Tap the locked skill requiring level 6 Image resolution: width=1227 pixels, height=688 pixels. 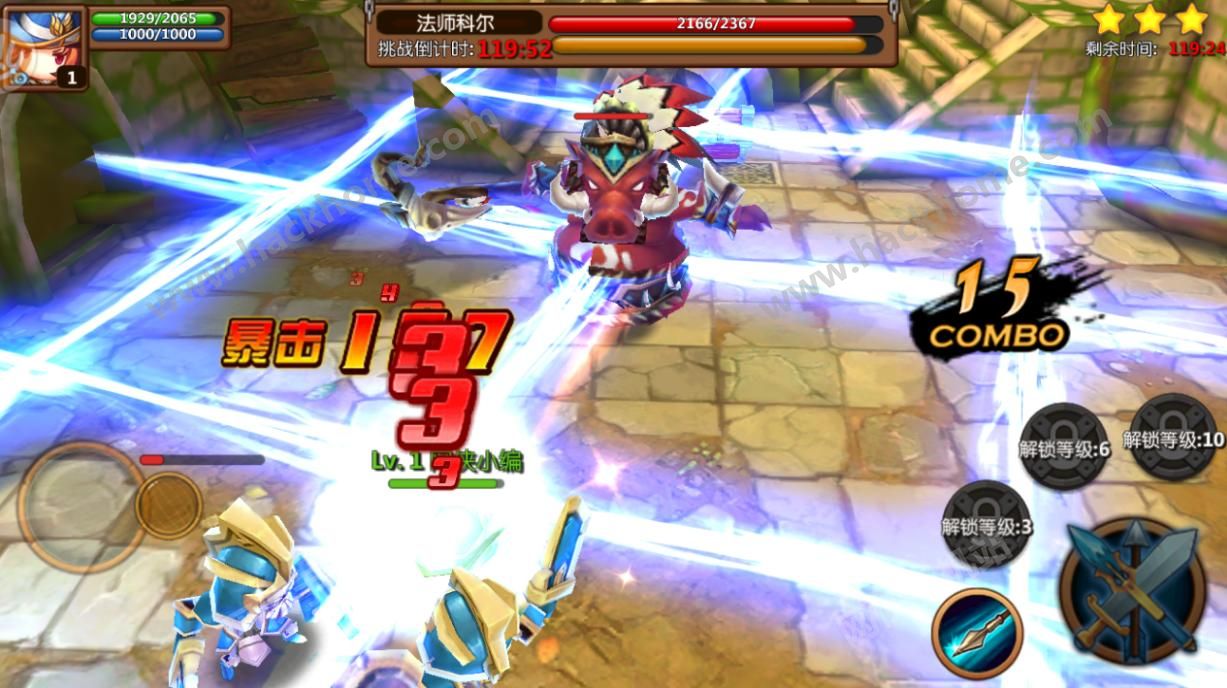1064,447
